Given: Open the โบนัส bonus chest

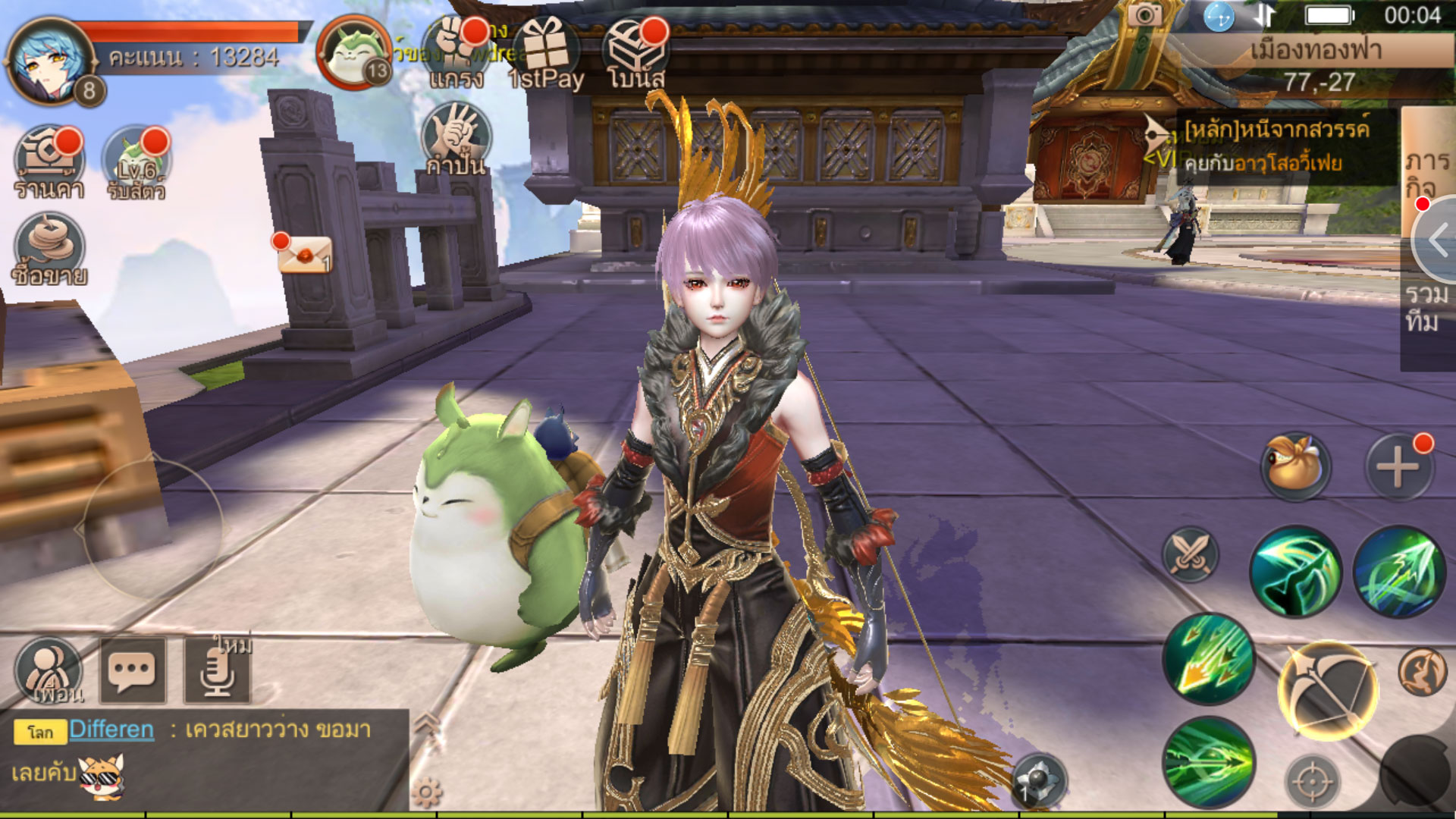Looking at the screenshot, I should (x=635, y=53).
